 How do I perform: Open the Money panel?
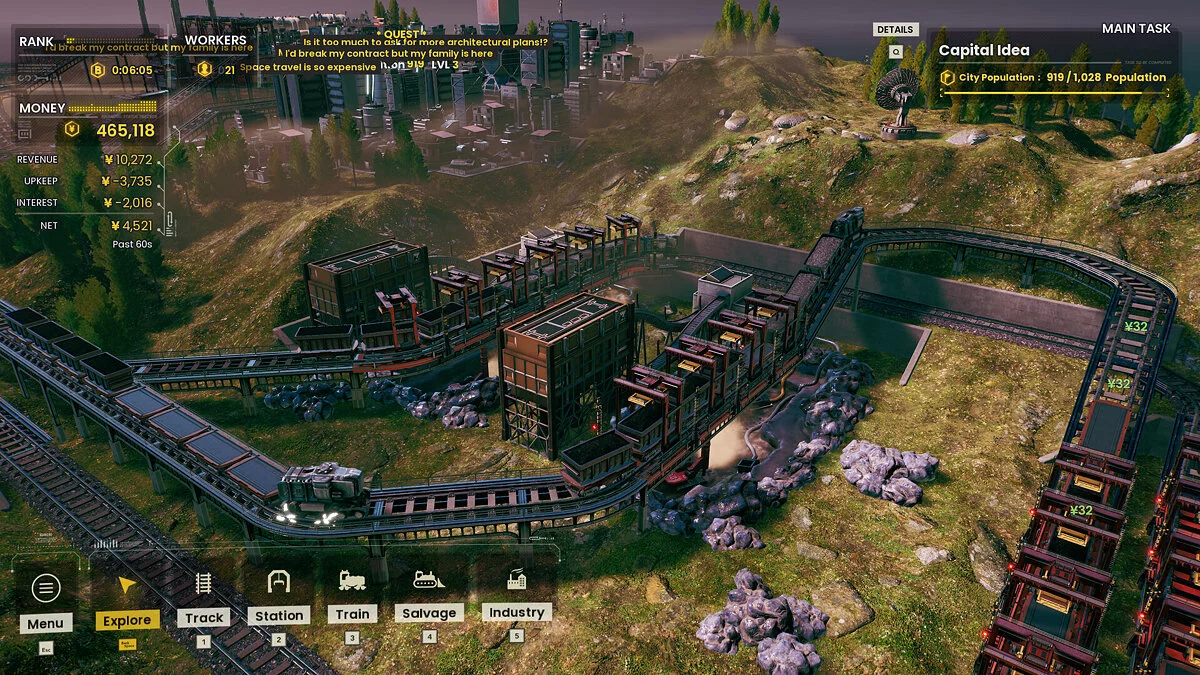[90, 122]
